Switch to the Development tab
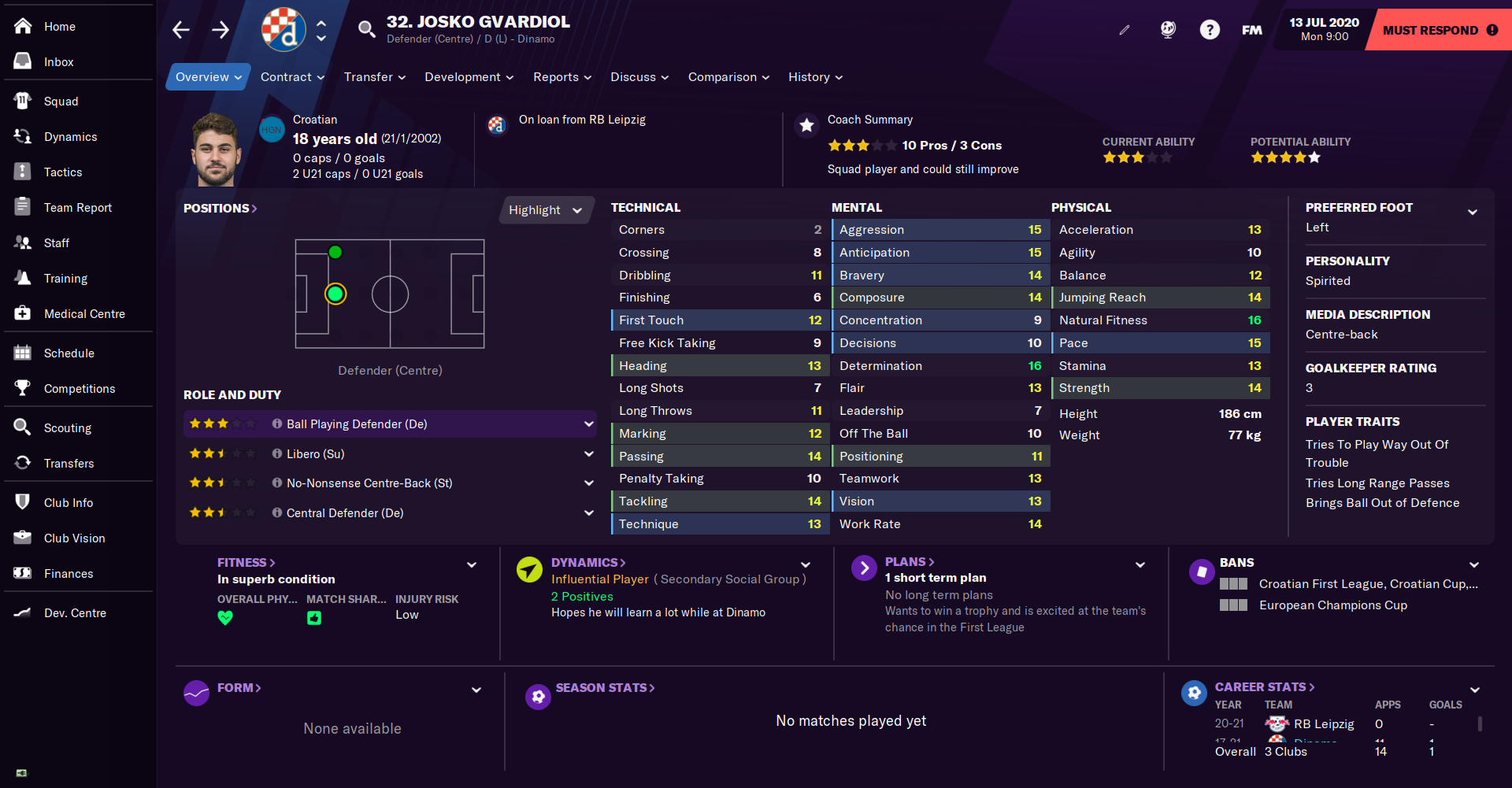The height and width of the screenshot is (788, 1512). pos(469,77)
